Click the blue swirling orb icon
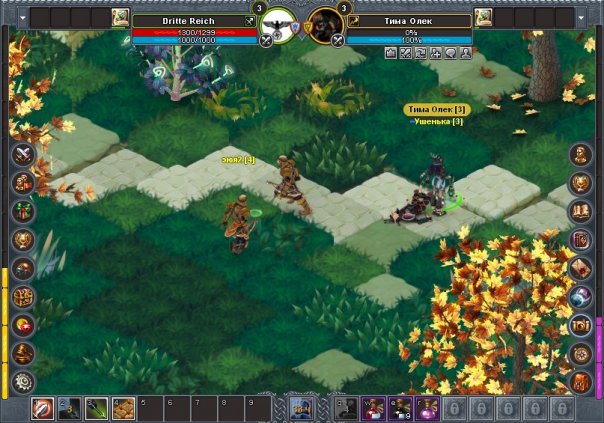 [x=581, y=297]
